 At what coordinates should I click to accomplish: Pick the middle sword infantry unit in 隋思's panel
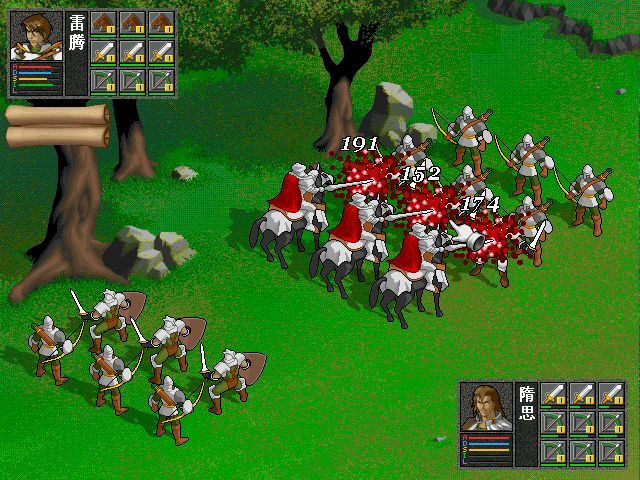point(582,395)
